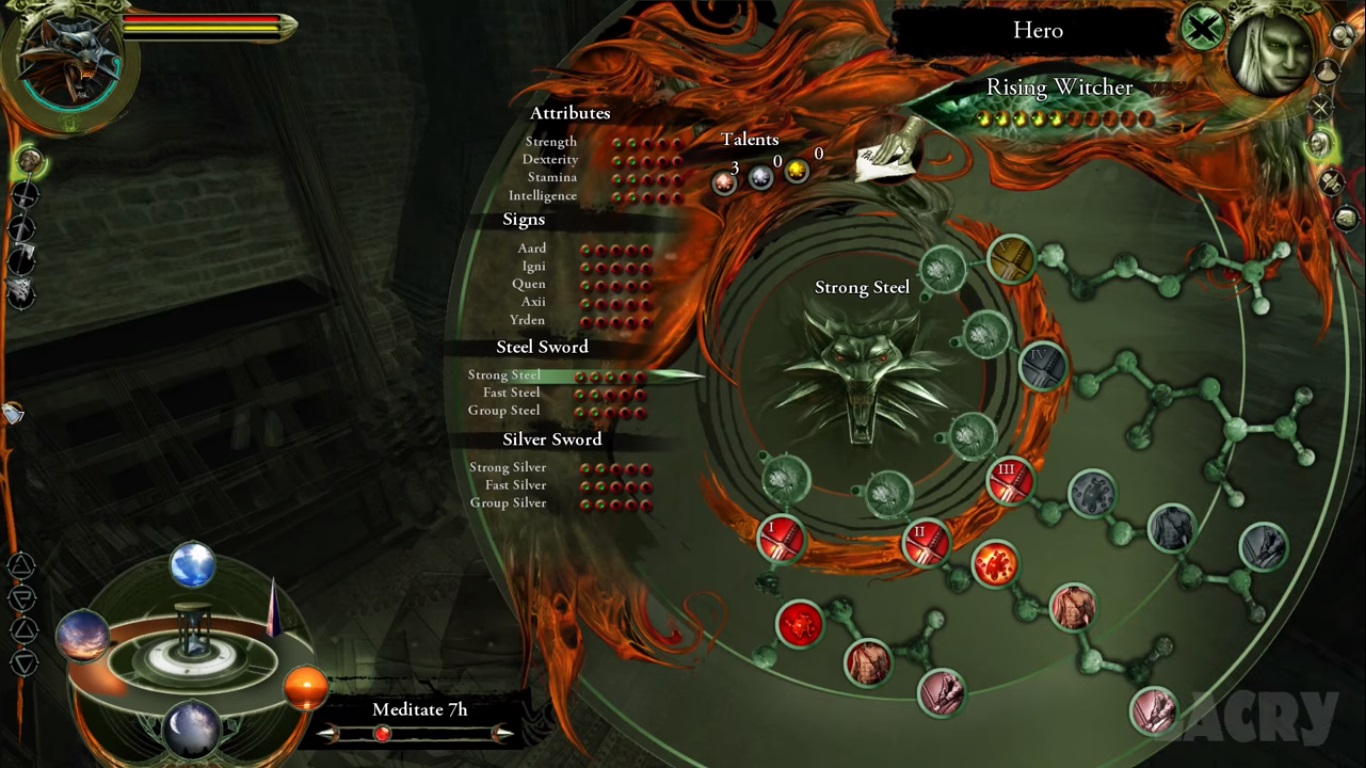Open the Dexterity attribute tree
The image size is (1366, 768).
pyautogui.click(x=550, y=160)
